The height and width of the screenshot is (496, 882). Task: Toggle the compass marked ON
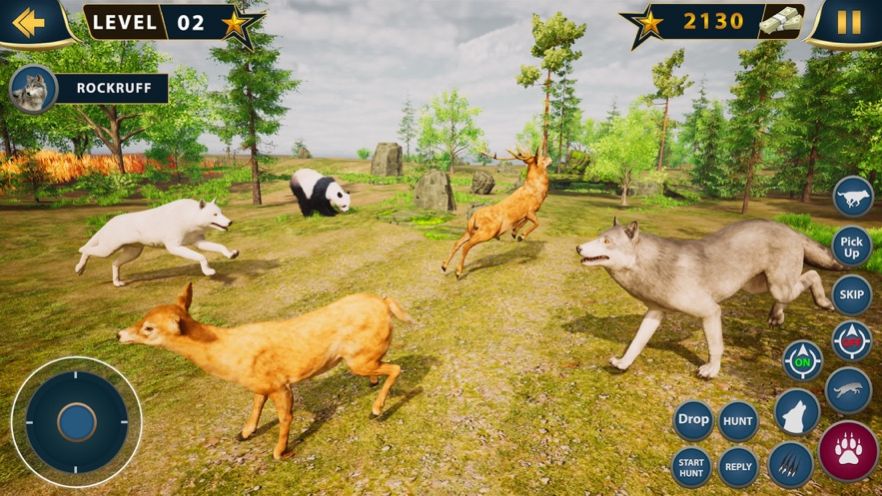(802, 360)
